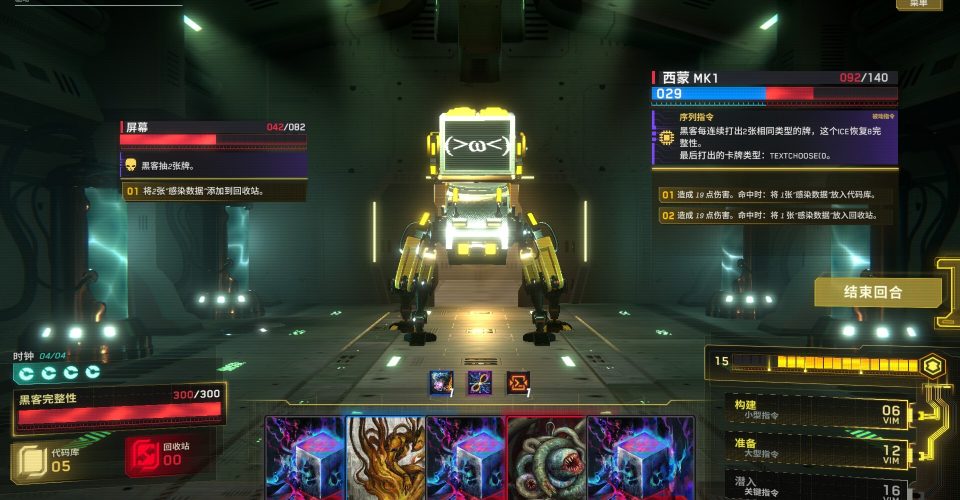Select the 潜入 16 VIM command

click(815, 486)
